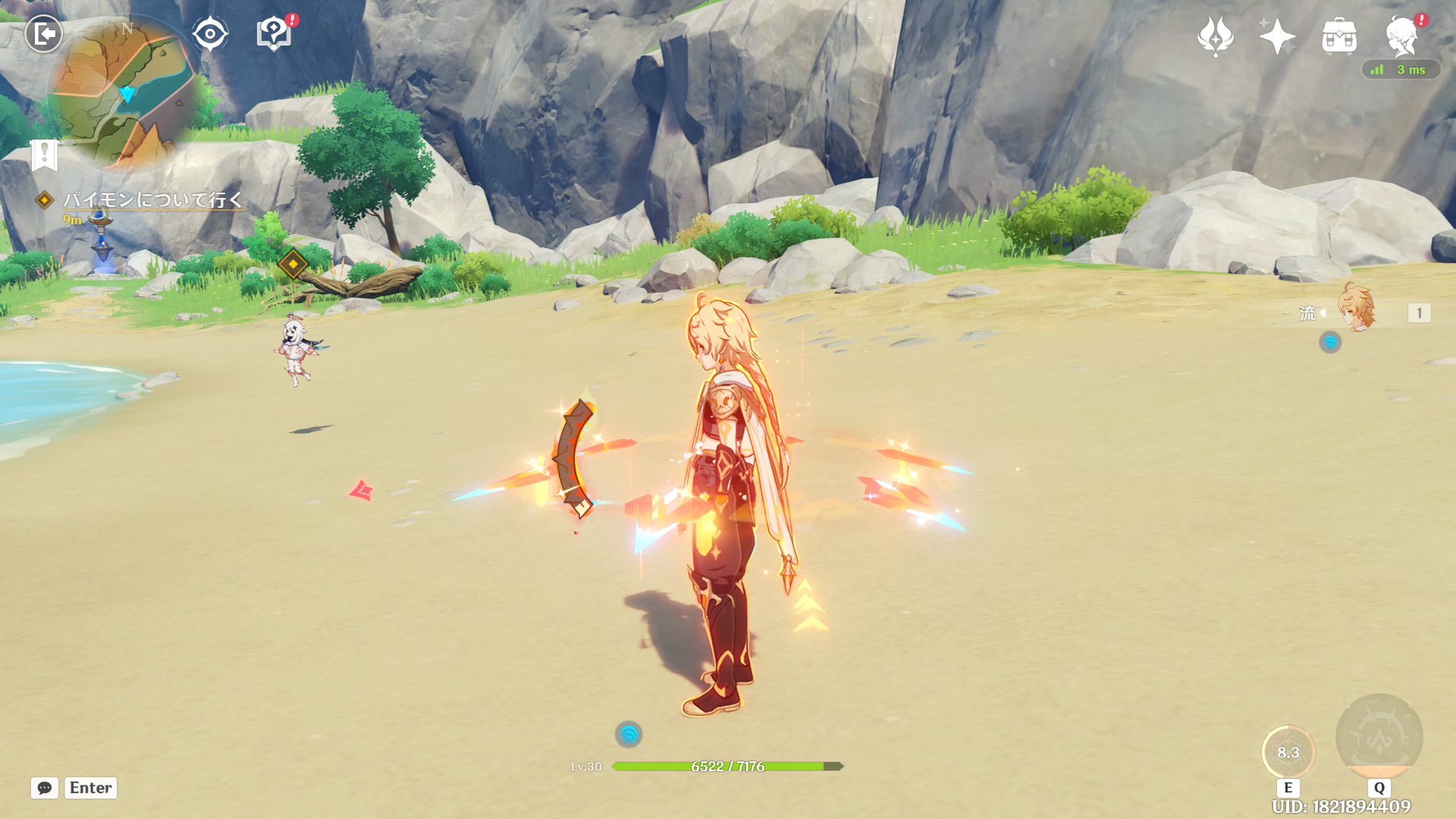Select the party member portrait slot

pos(1357,309)
